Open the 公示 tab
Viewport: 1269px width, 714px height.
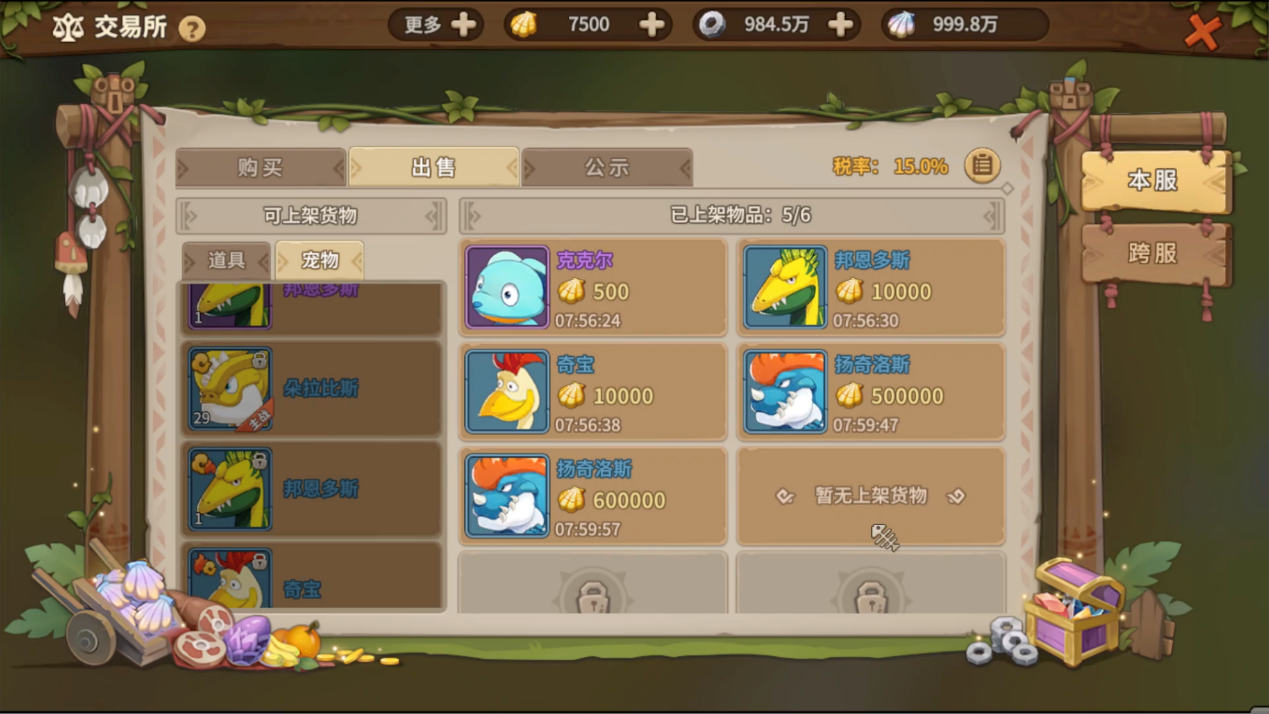606,168
